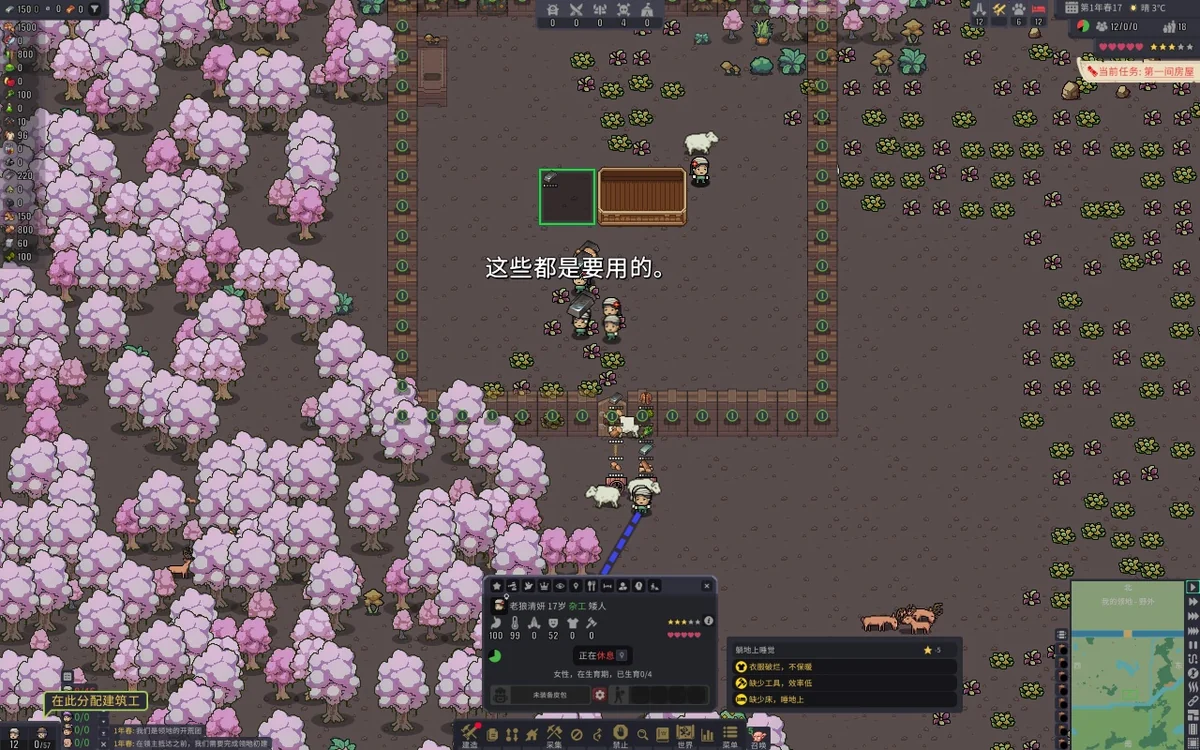The width and height of the screenshot is (1200, 750).
Task: Click the paw print animals icon
Action: click(1018, 8)
